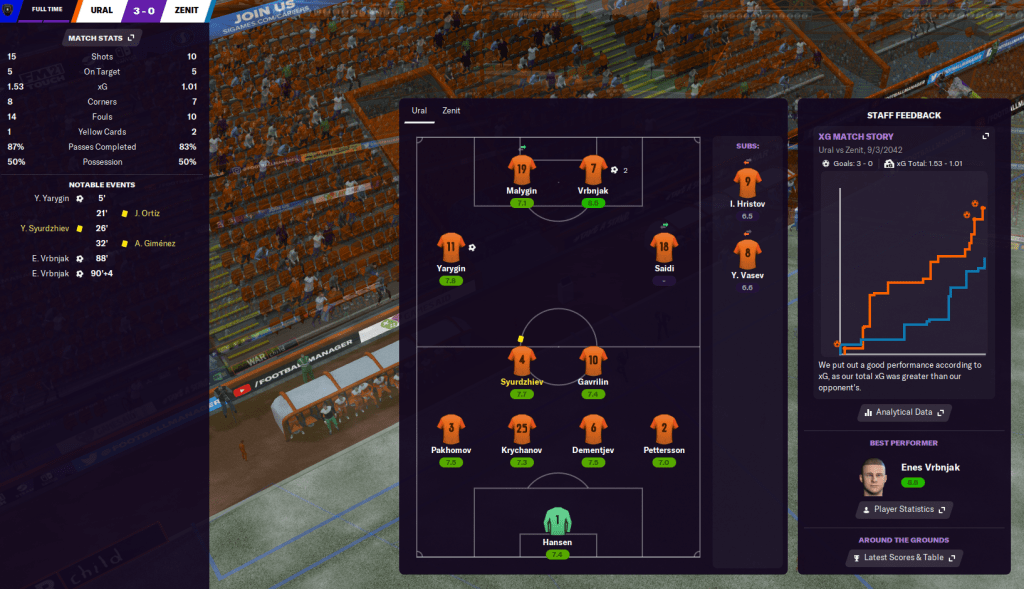Viewport: 1024px width, 589px height.
Task: Expand the xG Match Story graph
Action: point(986,136)
